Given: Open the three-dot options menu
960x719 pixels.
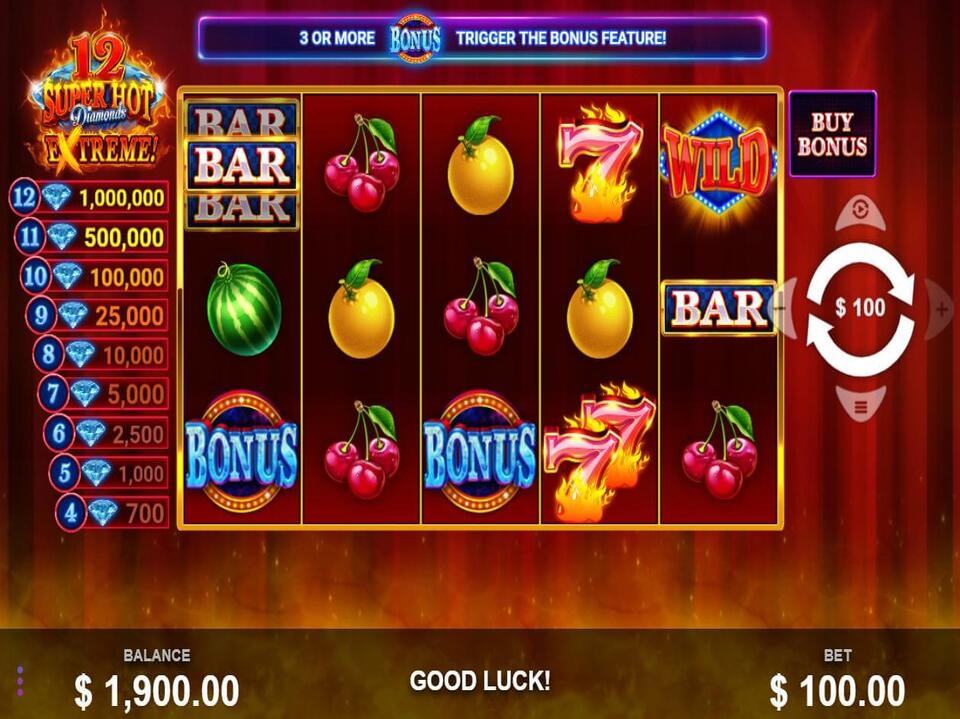Looking at the screenshot, I should point(20,680).
